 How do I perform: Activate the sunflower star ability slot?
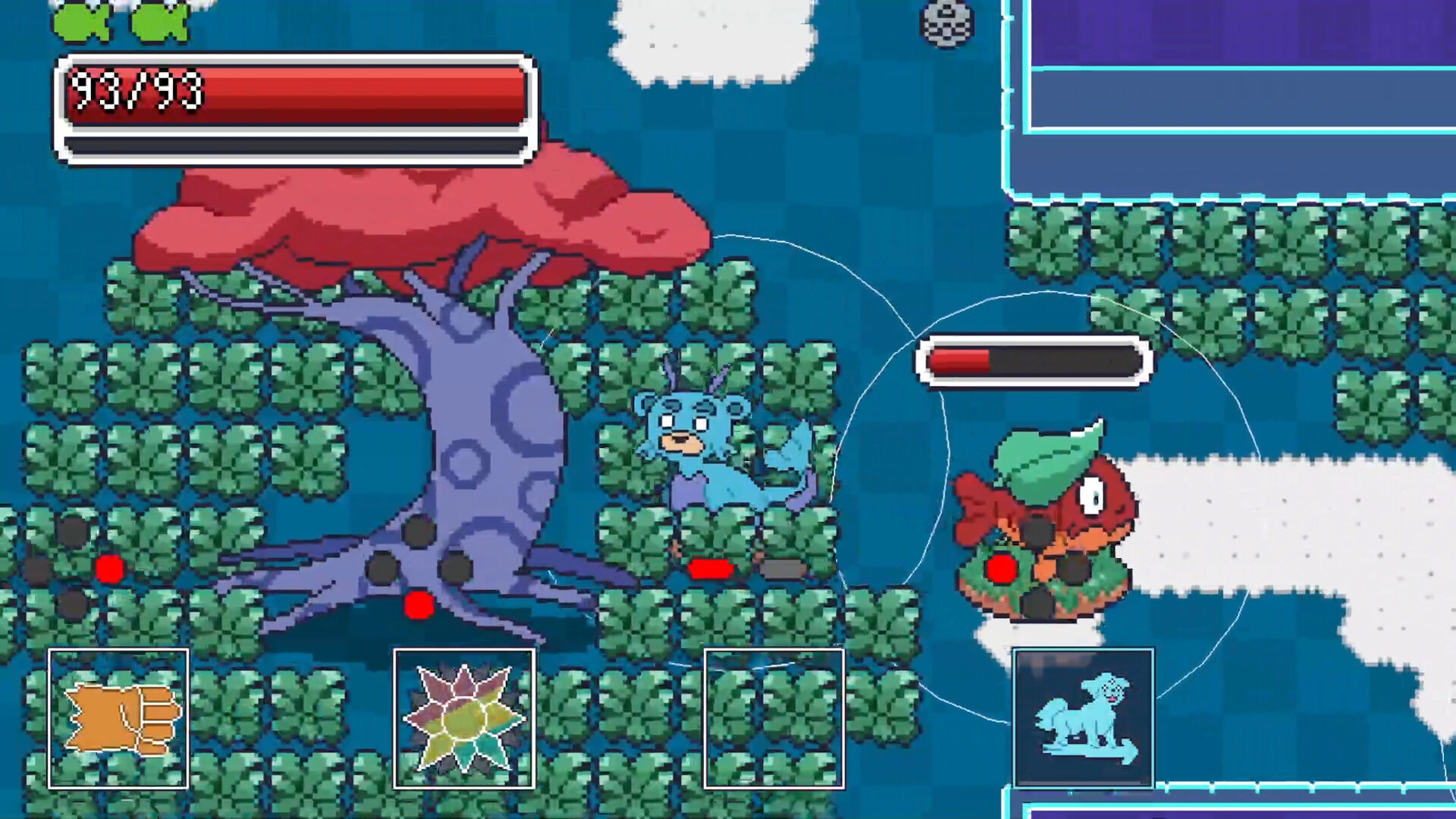pyautogui.click(x=463, y=717)
